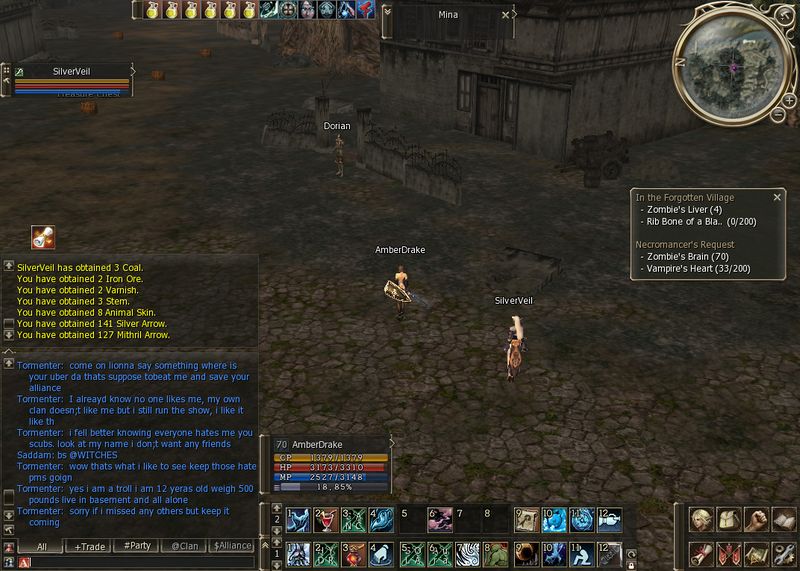Select the @Clan chat tab

(x=183, y=547)
